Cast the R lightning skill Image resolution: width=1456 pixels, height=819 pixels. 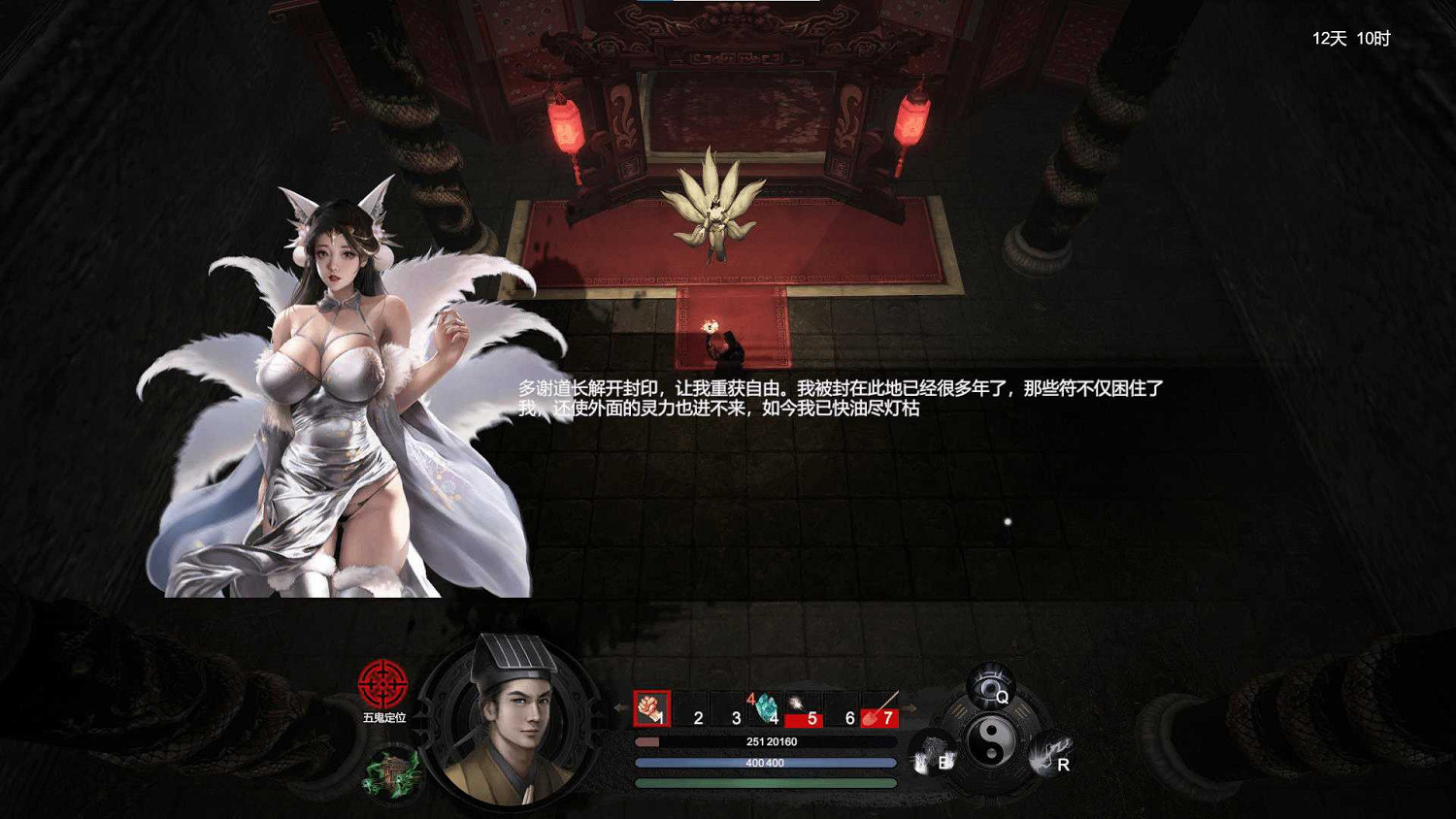pyautogui.click(x=1051, y=754)
